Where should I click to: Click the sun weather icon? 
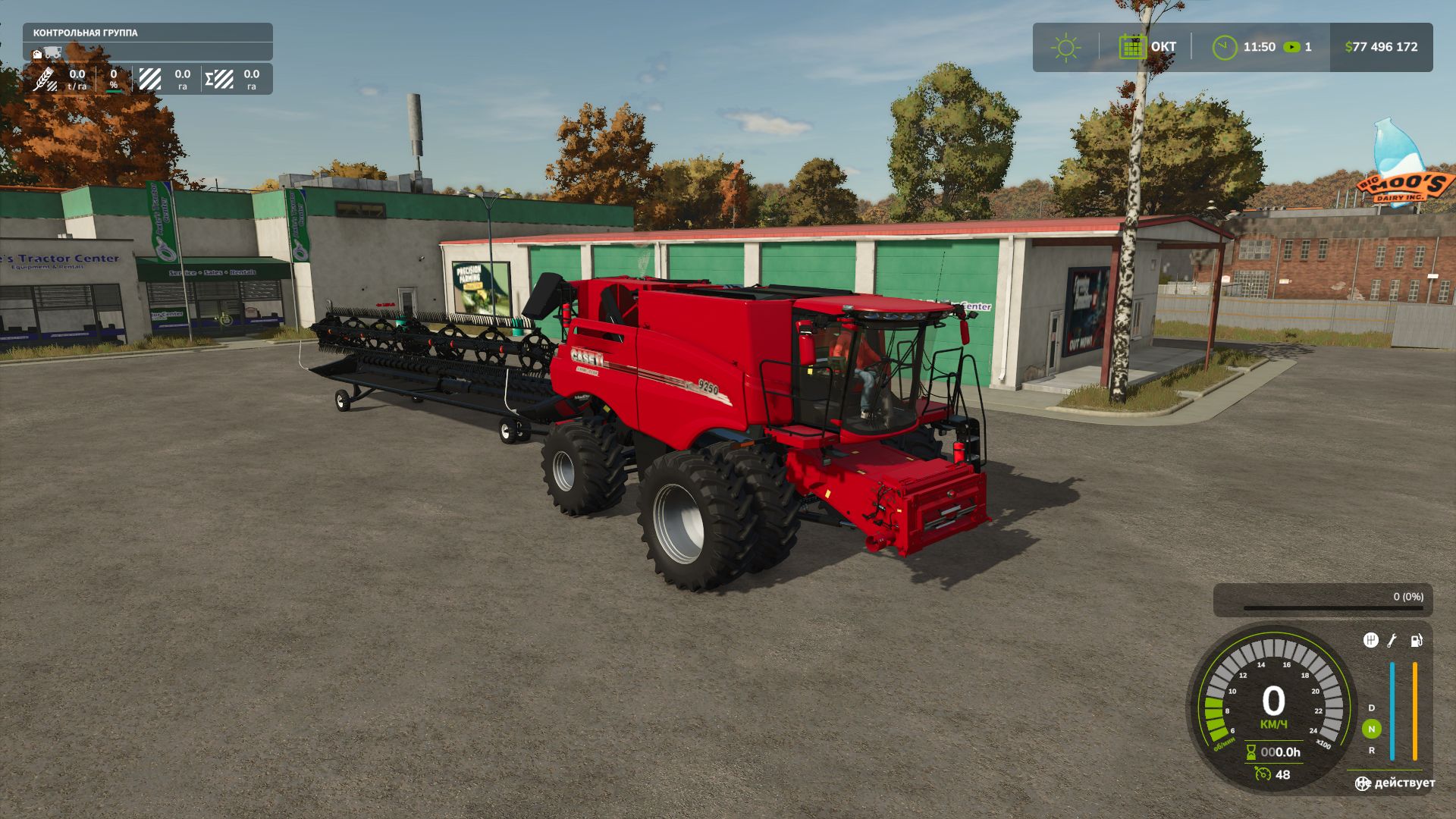1065,47
